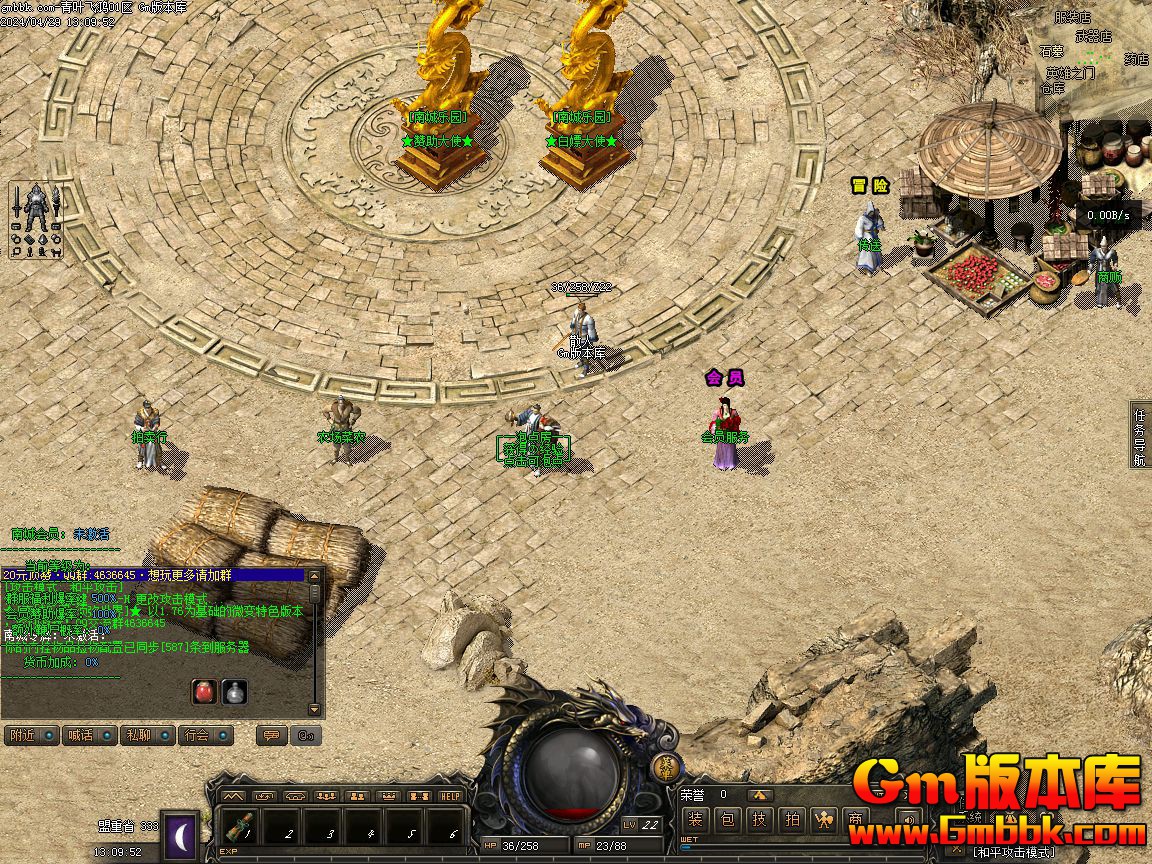Click the warrior-with-shield icon button
The image size is (1152, 864).
point(824,821)
